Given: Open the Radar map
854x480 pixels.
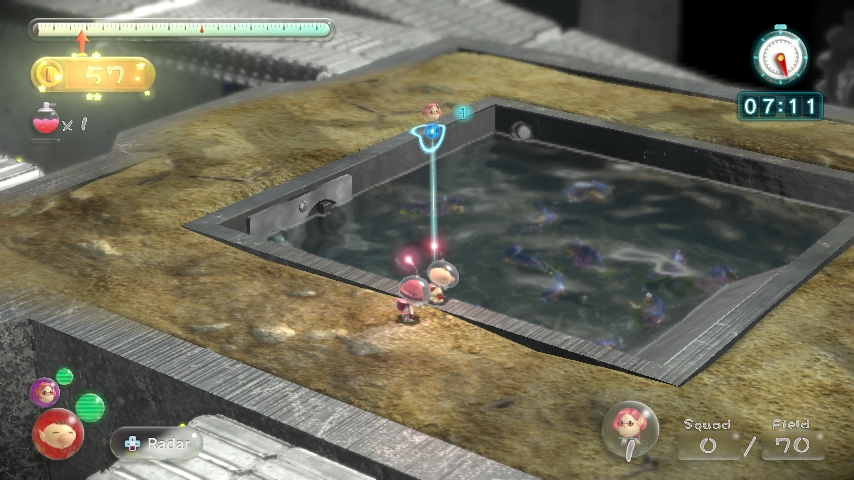Looking at the screenshot, I should [156, 442].
